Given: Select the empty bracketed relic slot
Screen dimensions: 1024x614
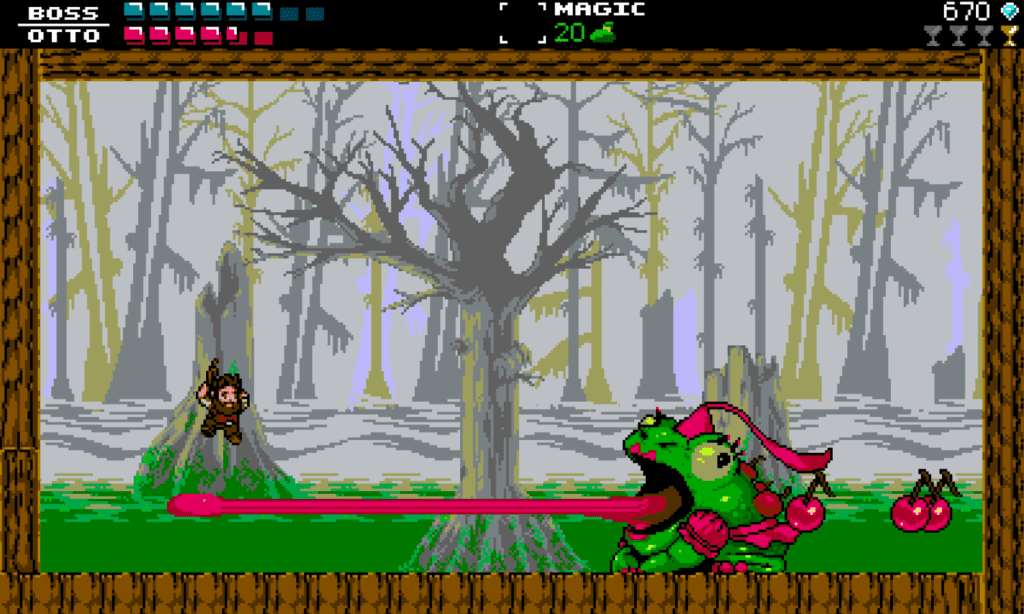Looking at the screenshot, I should point(523,22).
